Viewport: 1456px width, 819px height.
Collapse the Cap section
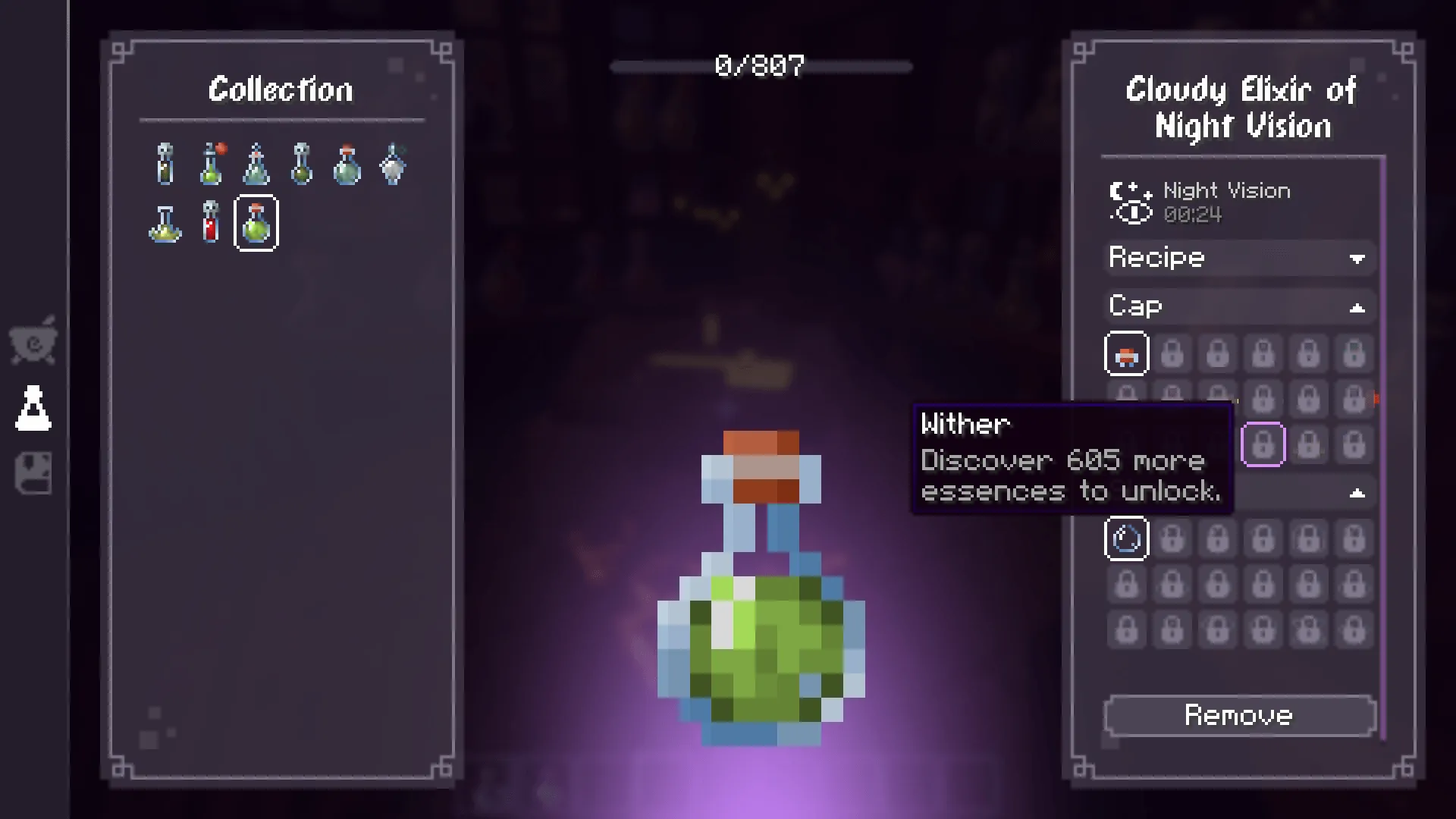[x=1239, y=306]
